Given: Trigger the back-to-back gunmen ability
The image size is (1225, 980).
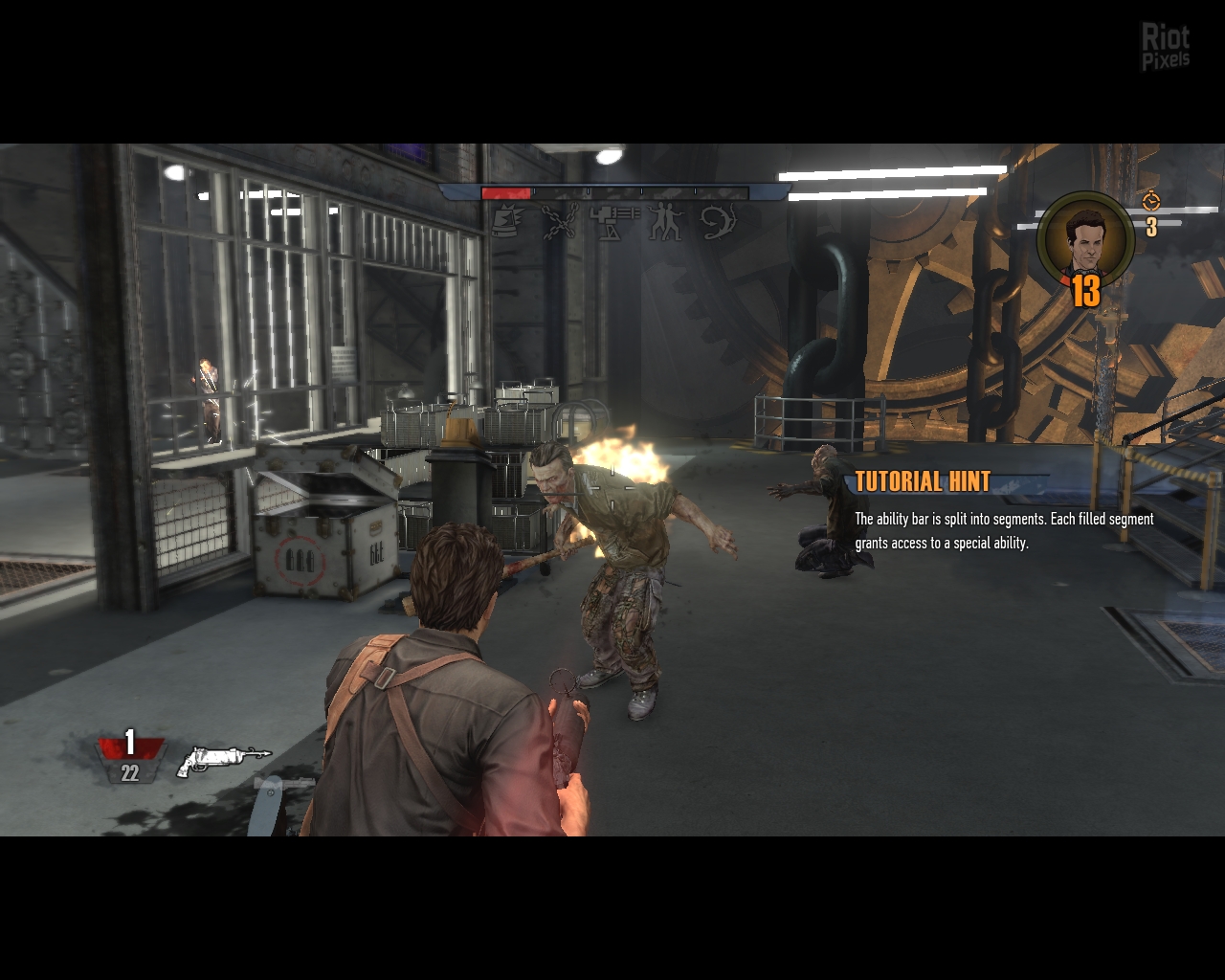Looking at the screenshot, I should (665, 222).
